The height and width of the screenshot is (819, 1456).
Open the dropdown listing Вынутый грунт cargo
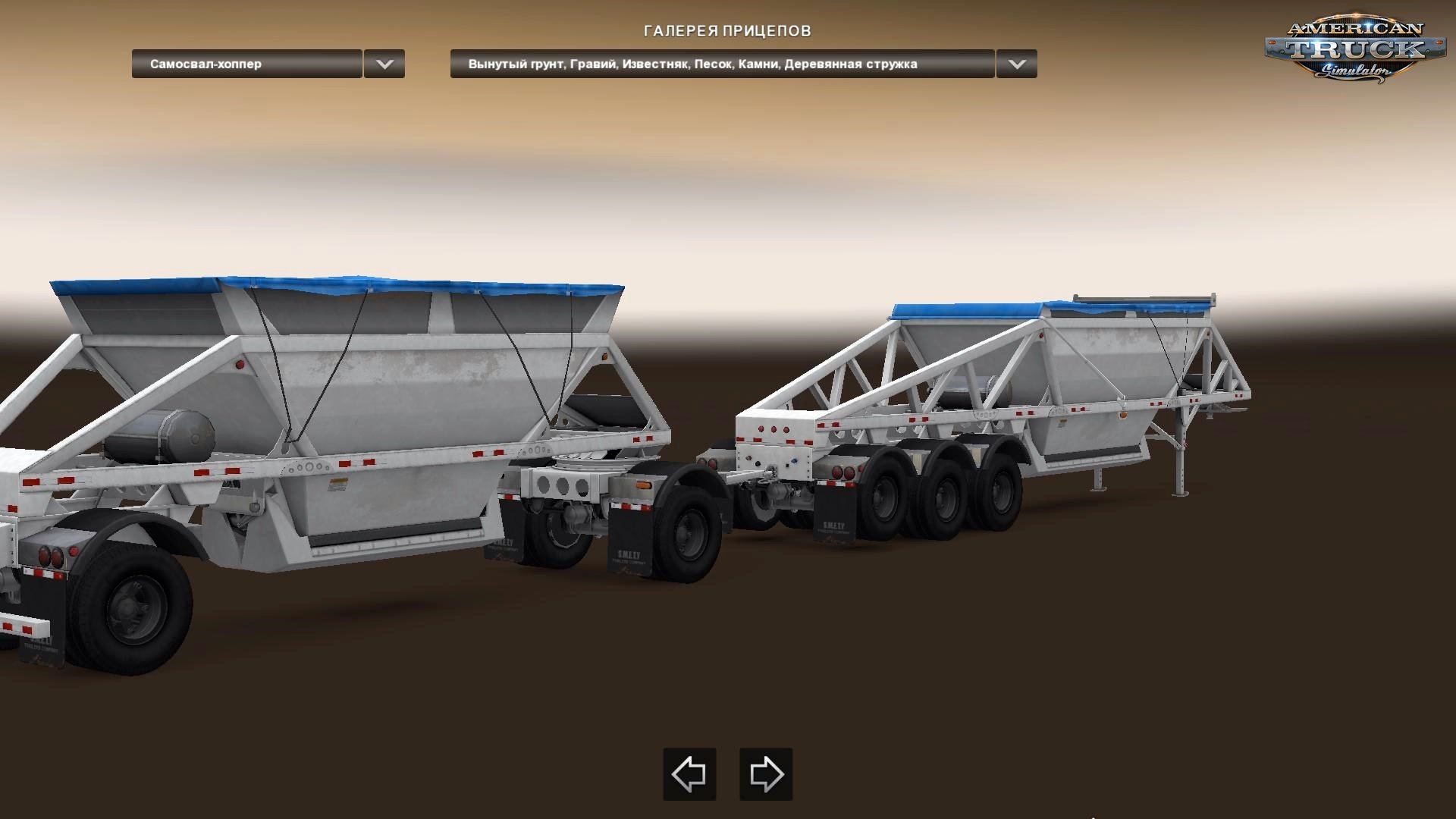(x=720, y=65)
